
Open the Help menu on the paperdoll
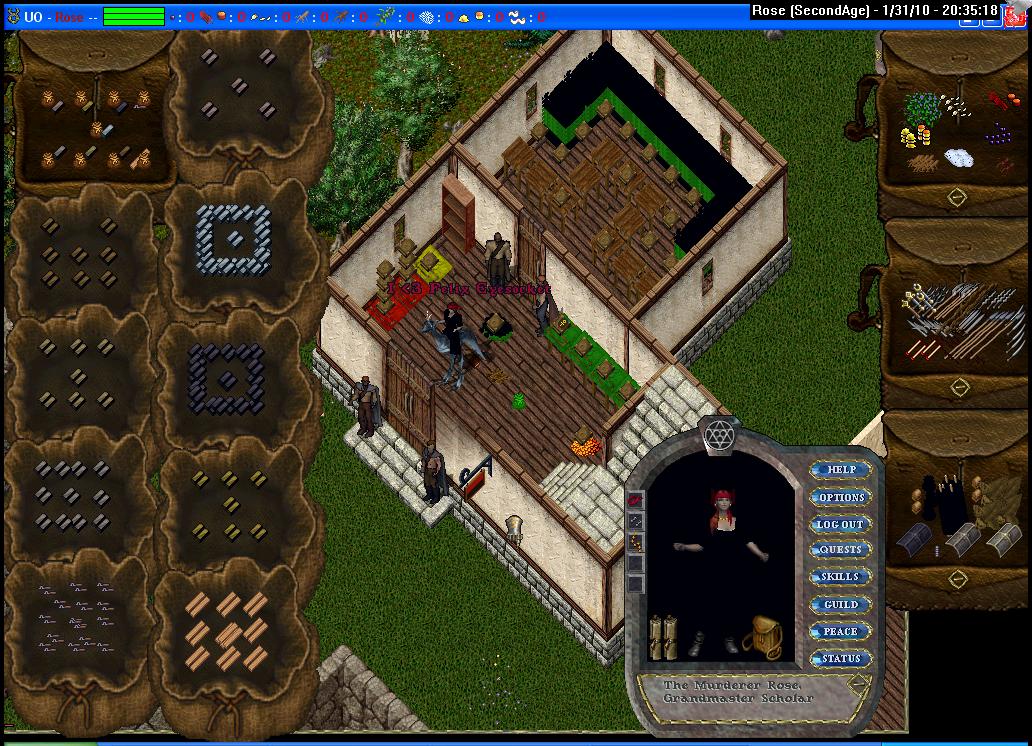[841, 470]
